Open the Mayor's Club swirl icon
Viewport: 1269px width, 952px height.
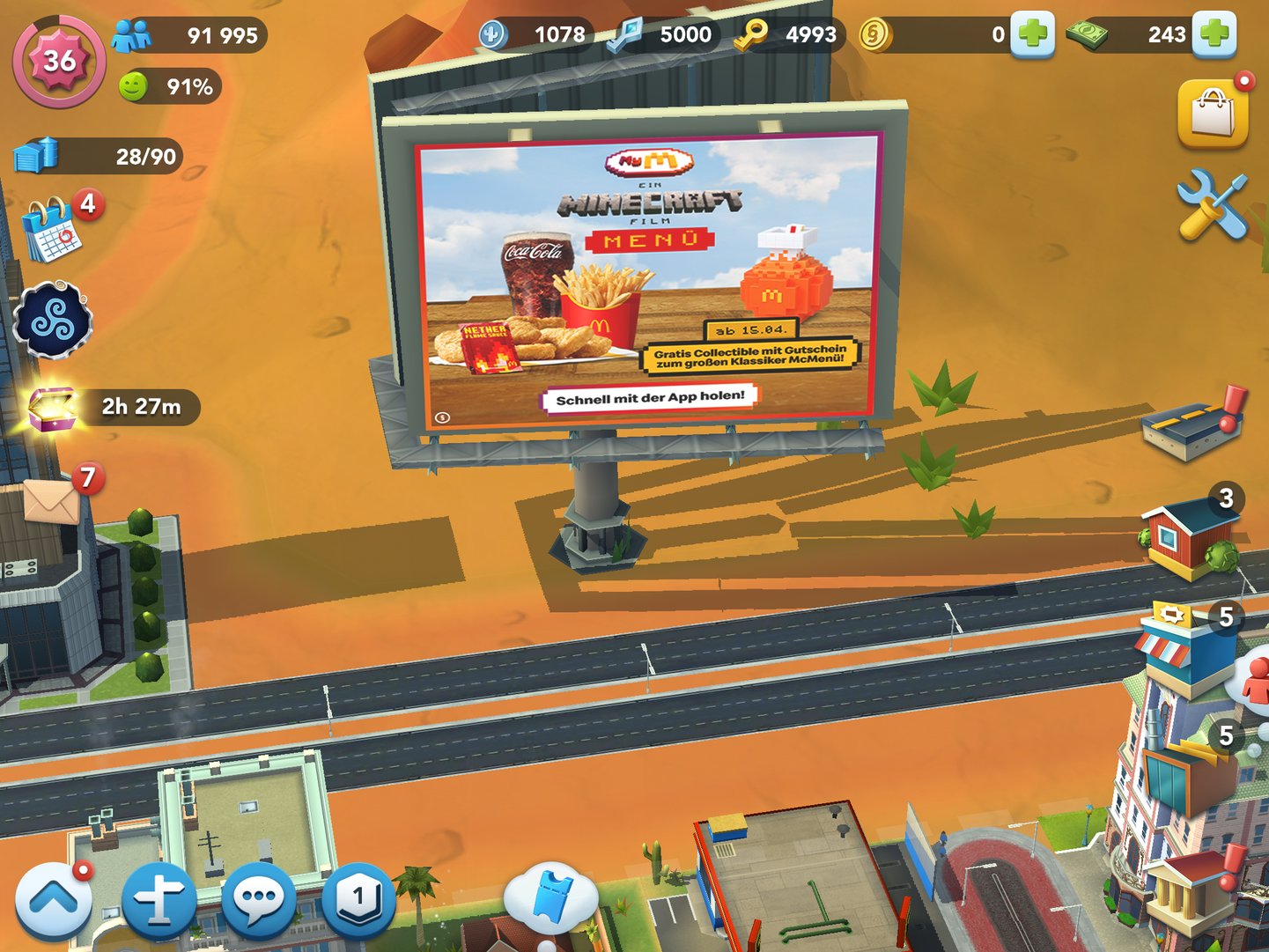point(55,320)
